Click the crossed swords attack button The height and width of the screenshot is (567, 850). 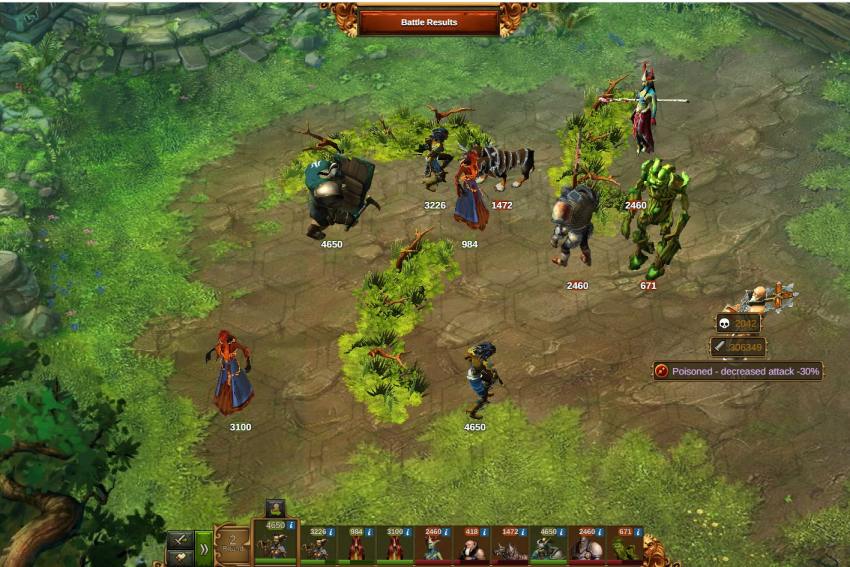click(180, 540)
